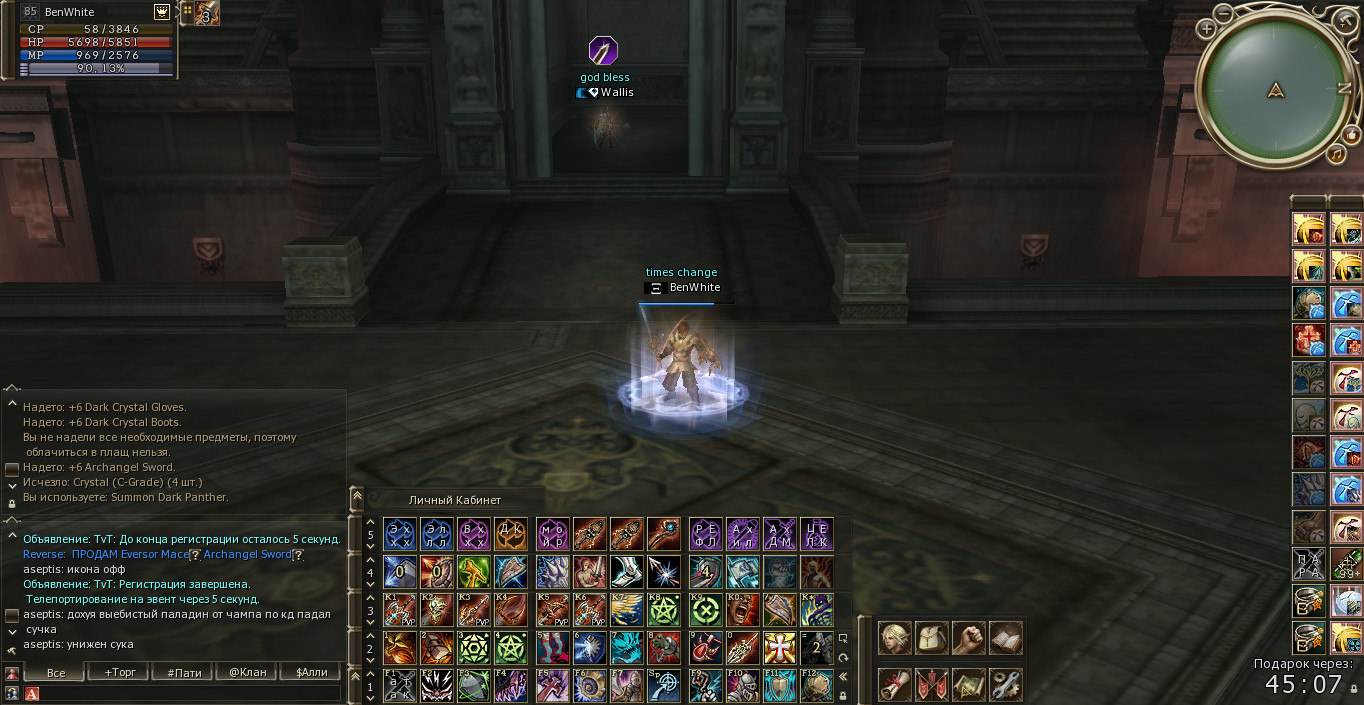Zoom out the minimap with the minus button
1364x705 pixels.
click(1223, 14)
